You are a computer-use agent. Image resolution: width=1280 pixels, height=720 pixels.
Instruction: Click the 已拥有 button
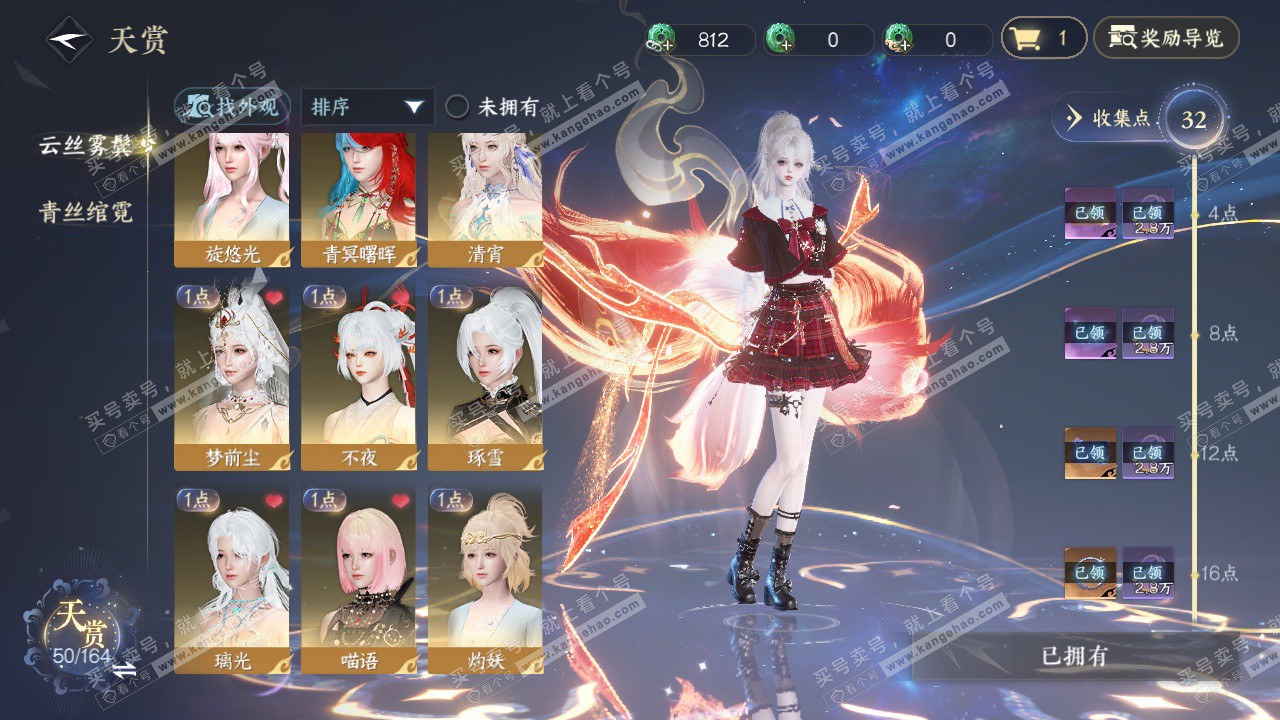pyautogui.click(x=1074, y=656)
